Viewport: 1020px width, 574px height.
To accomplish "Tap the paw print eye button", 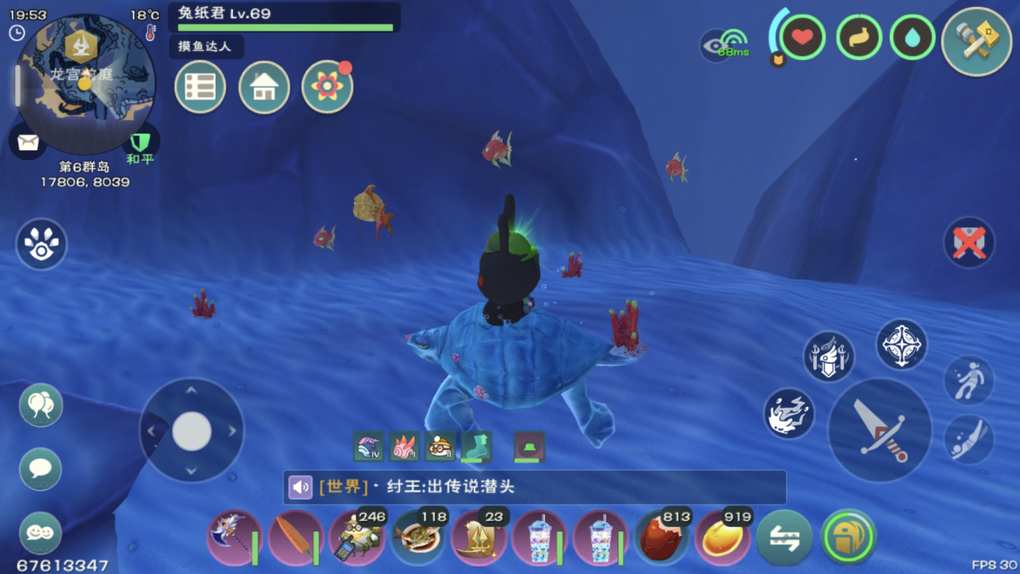I will [x=41, y=245].
